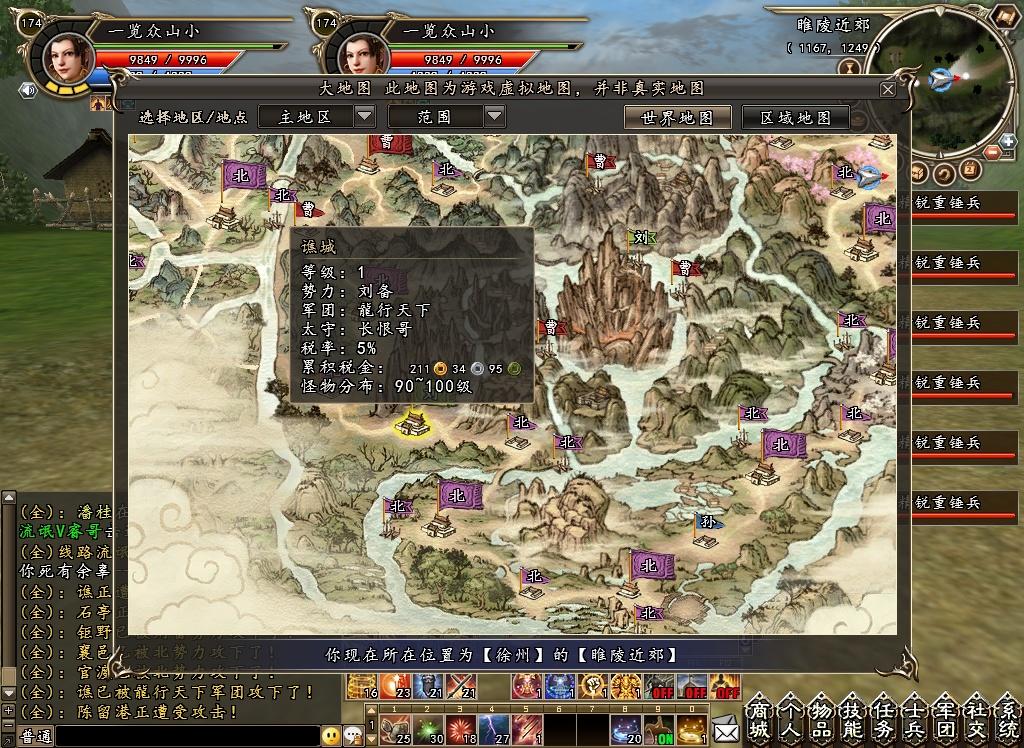Open the 主地区 region dropdown
1024x748 pixels.
point(364,116)
